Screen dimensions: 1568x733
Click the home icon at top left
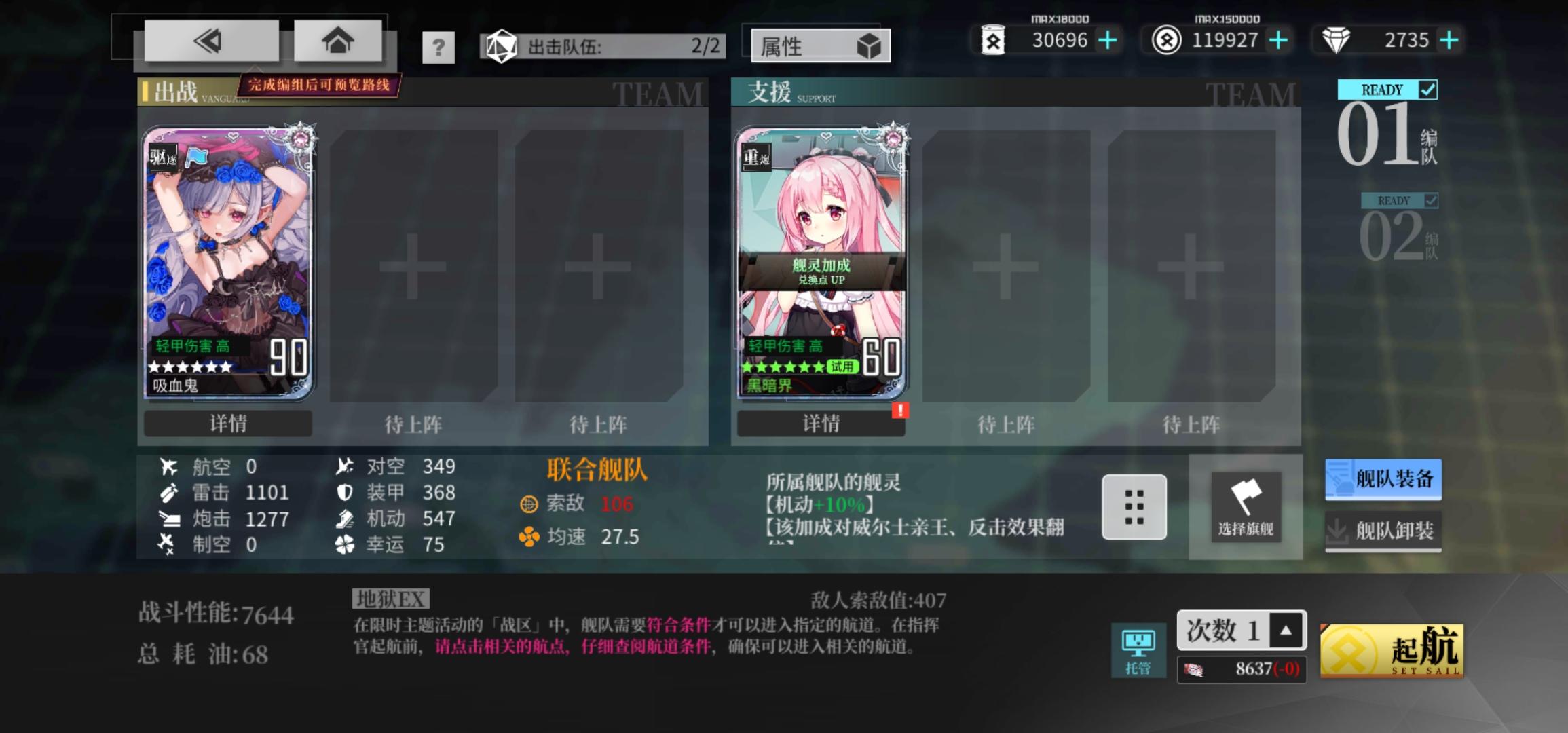[337, 41]
